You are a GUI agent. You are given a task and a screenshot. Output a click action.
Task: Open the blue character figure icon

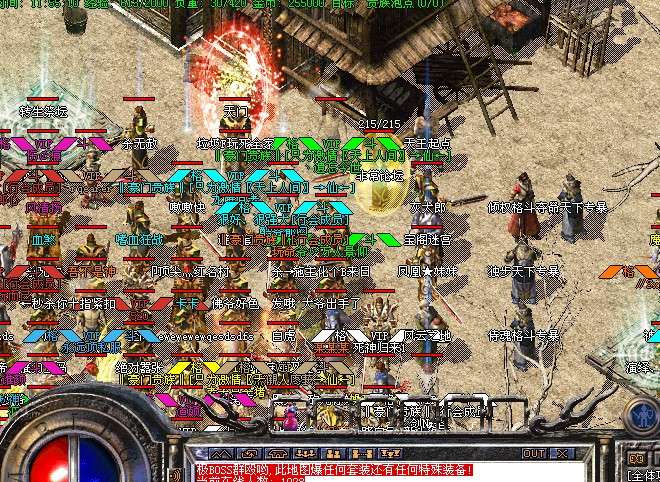pyautogui.click(x=641, y=416)
